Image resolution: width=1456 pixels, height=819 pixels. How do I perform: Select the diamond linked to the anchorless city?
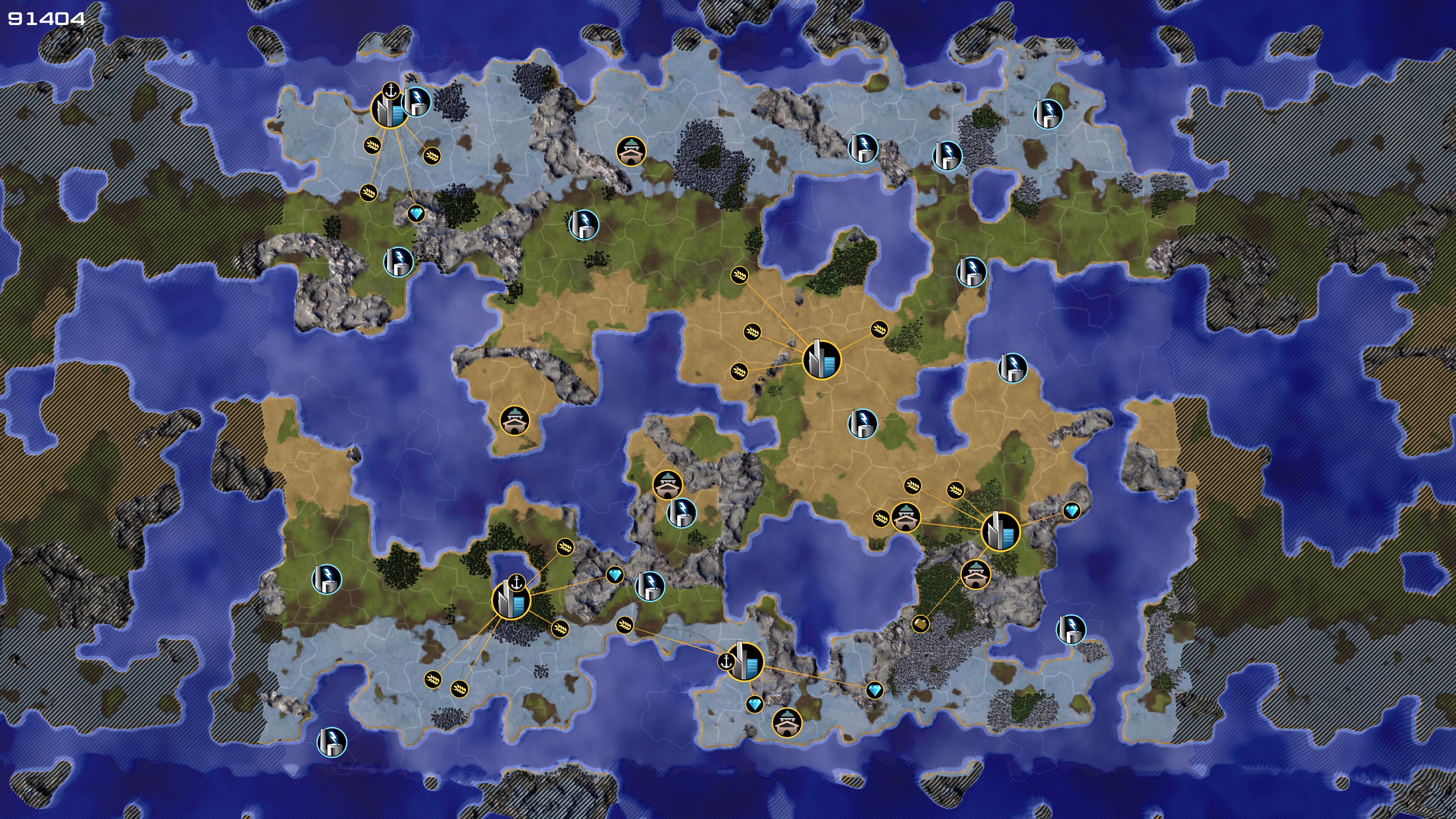1072,511
